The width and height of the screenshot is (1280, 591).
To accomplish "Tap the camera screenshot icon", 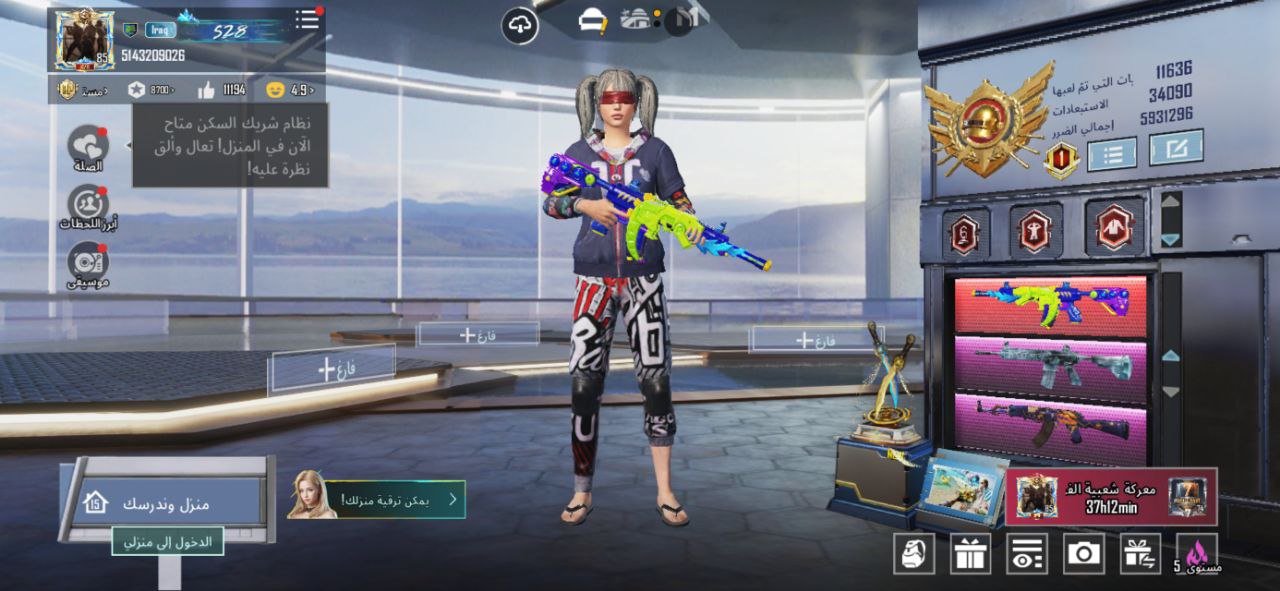I will (1083, 553).
